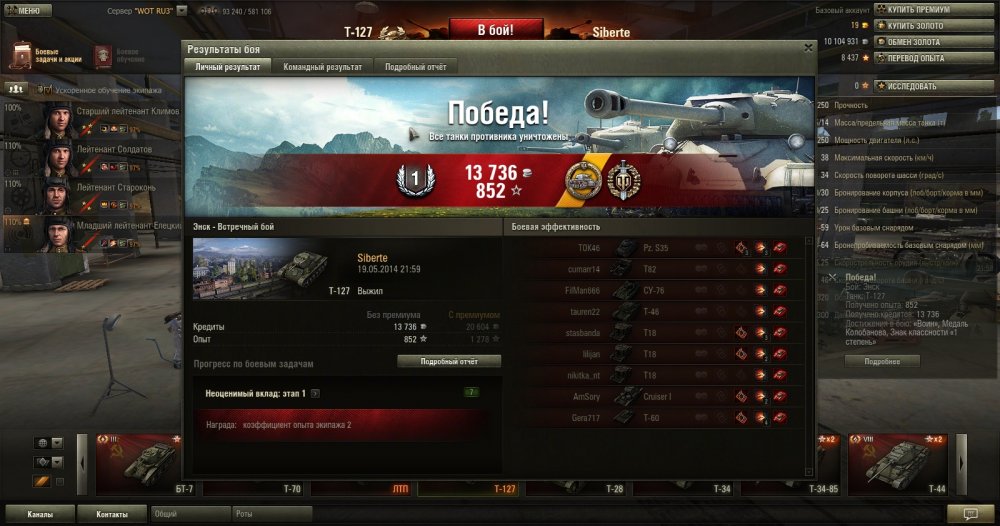Click Подробный отчёт button under credits
The image size is (1000, 526).
pos(448,361)
